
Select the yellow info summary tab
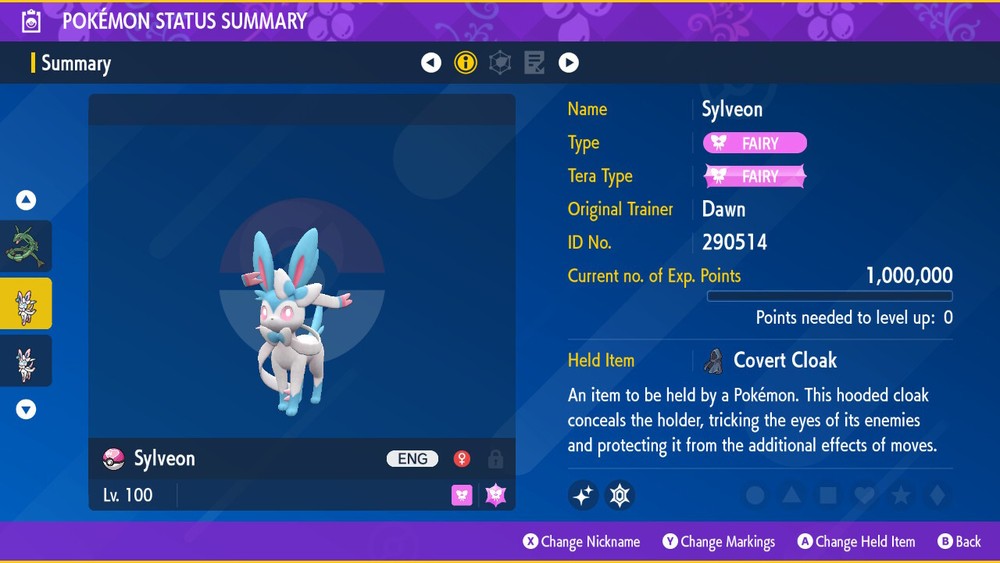[x=465, y=63]
